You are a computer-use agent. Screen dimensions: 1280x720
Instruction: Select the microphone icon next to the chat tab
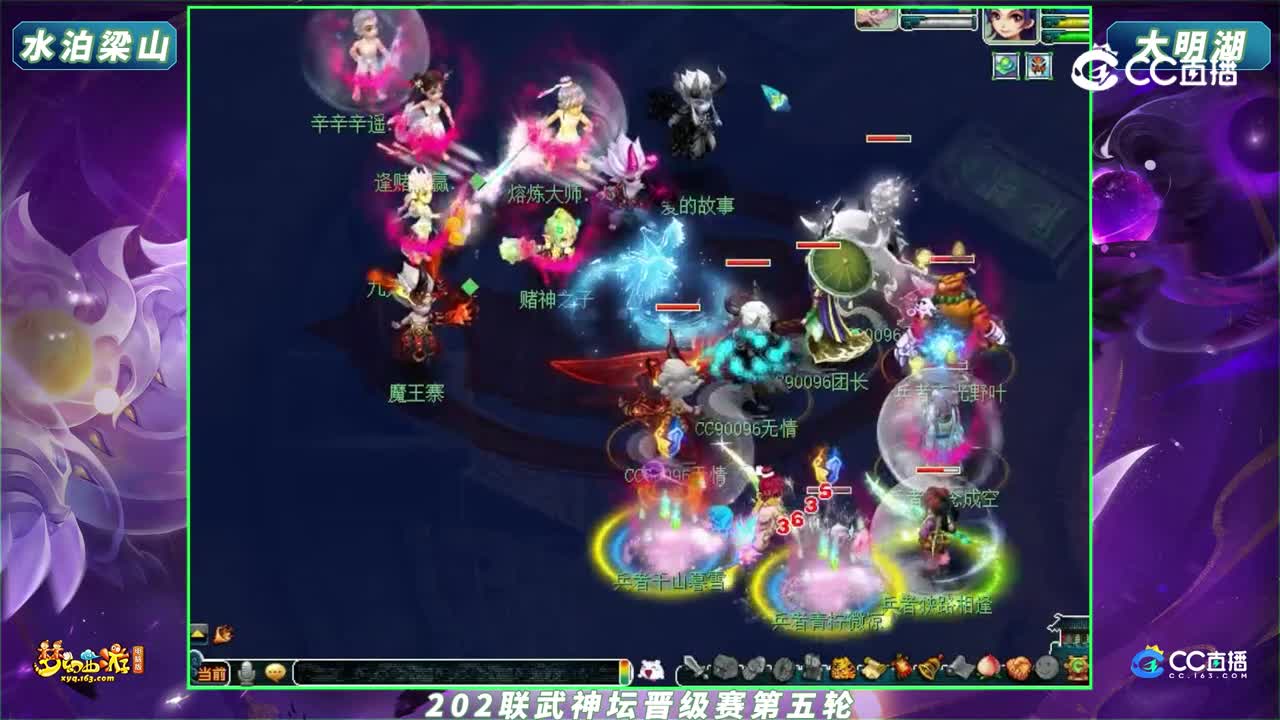[247, 672]
